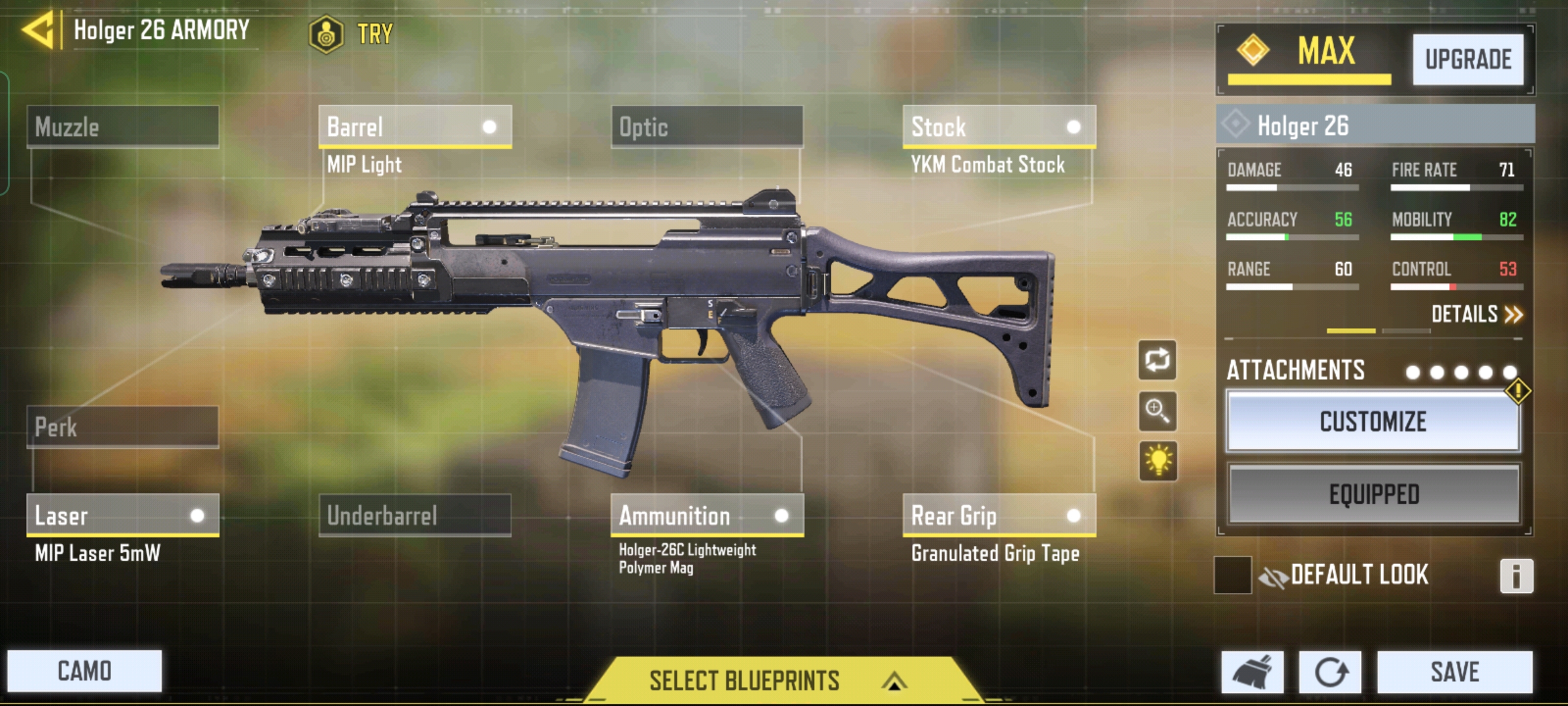This screenshot has width=1568, height=706.
Task: Open the Barrel slot with MIP Light
Action: tap(414, 126)
